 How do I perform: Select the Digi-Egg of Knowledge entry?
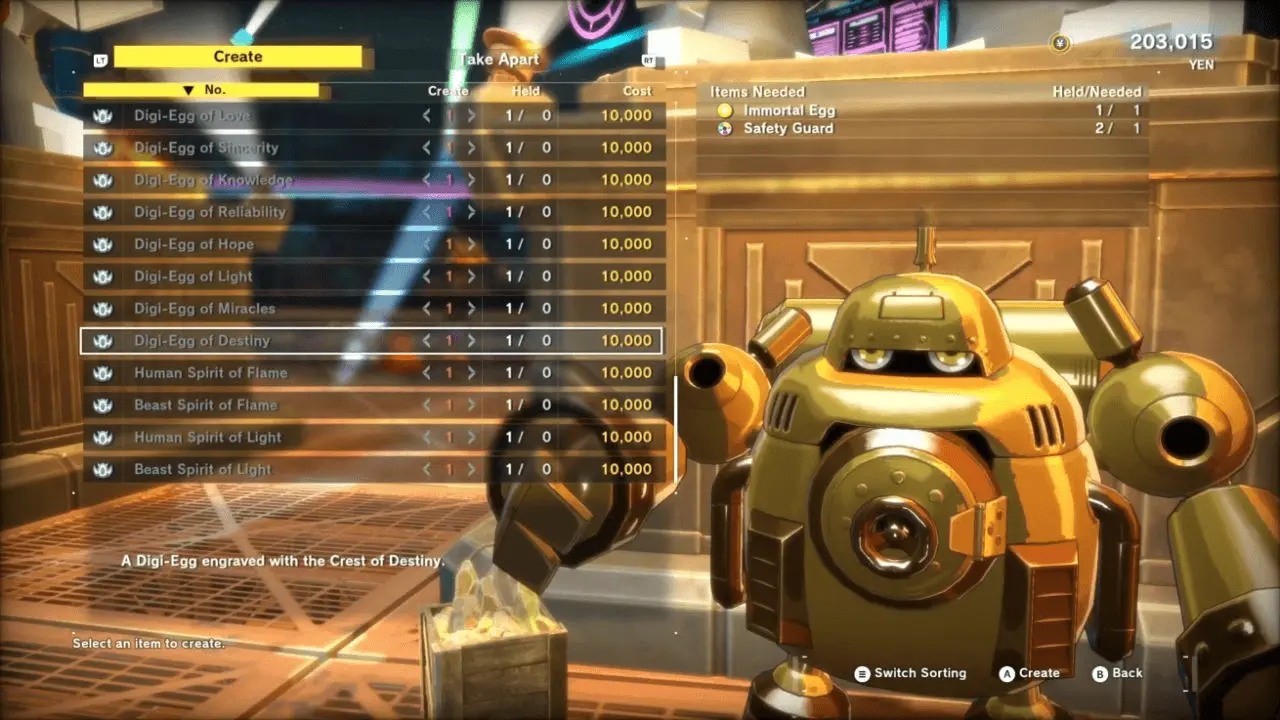(x=213, y=180)
